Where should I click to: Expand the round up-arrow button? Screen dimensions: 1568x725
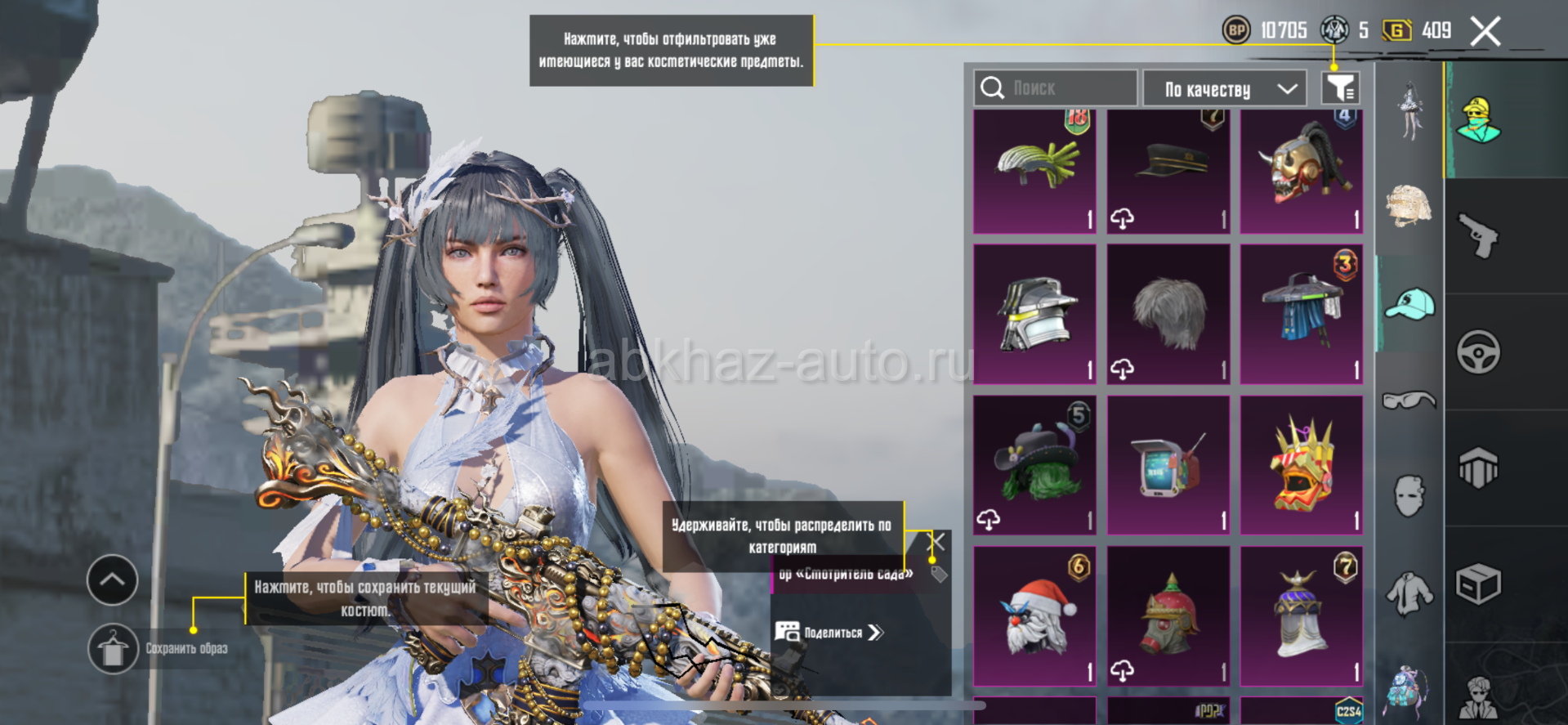(112, 580)
